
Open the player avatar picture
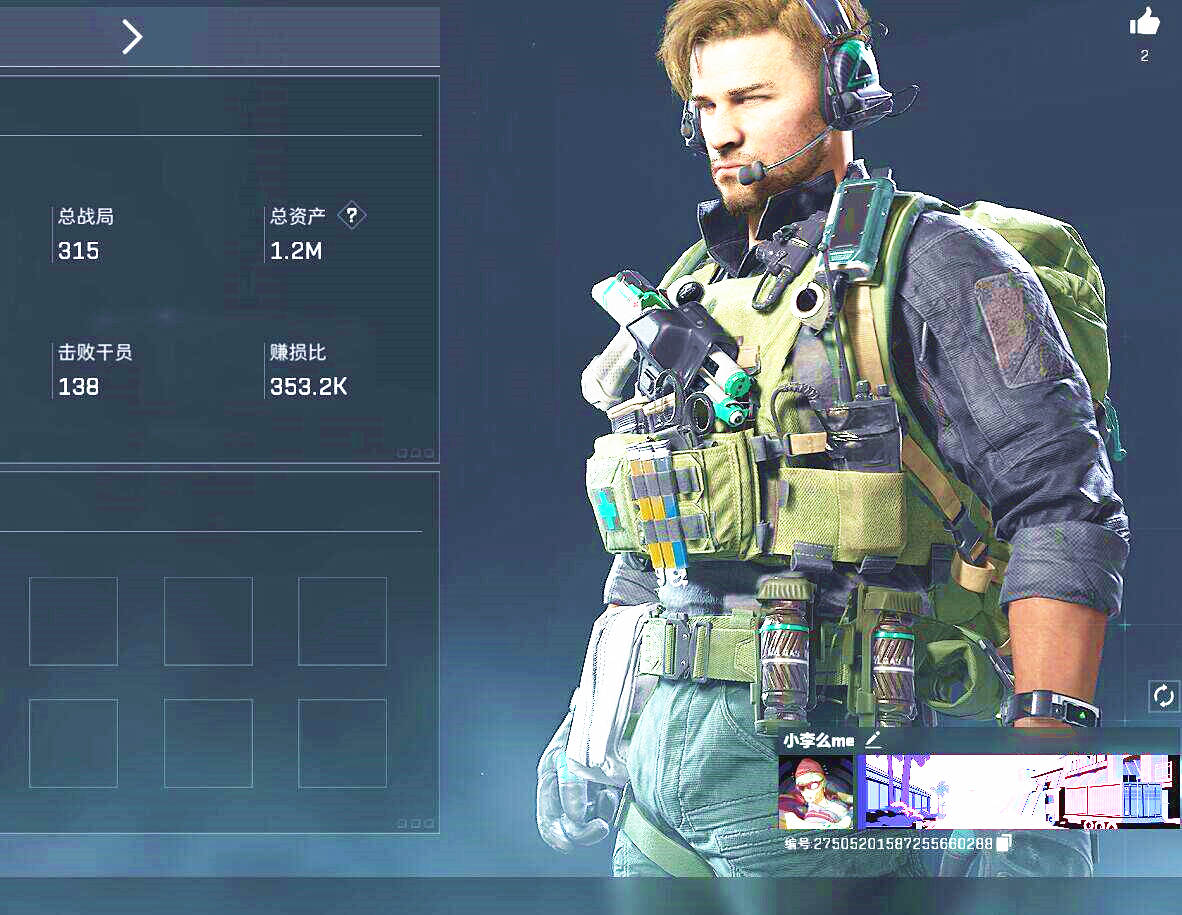click(816, 792)
